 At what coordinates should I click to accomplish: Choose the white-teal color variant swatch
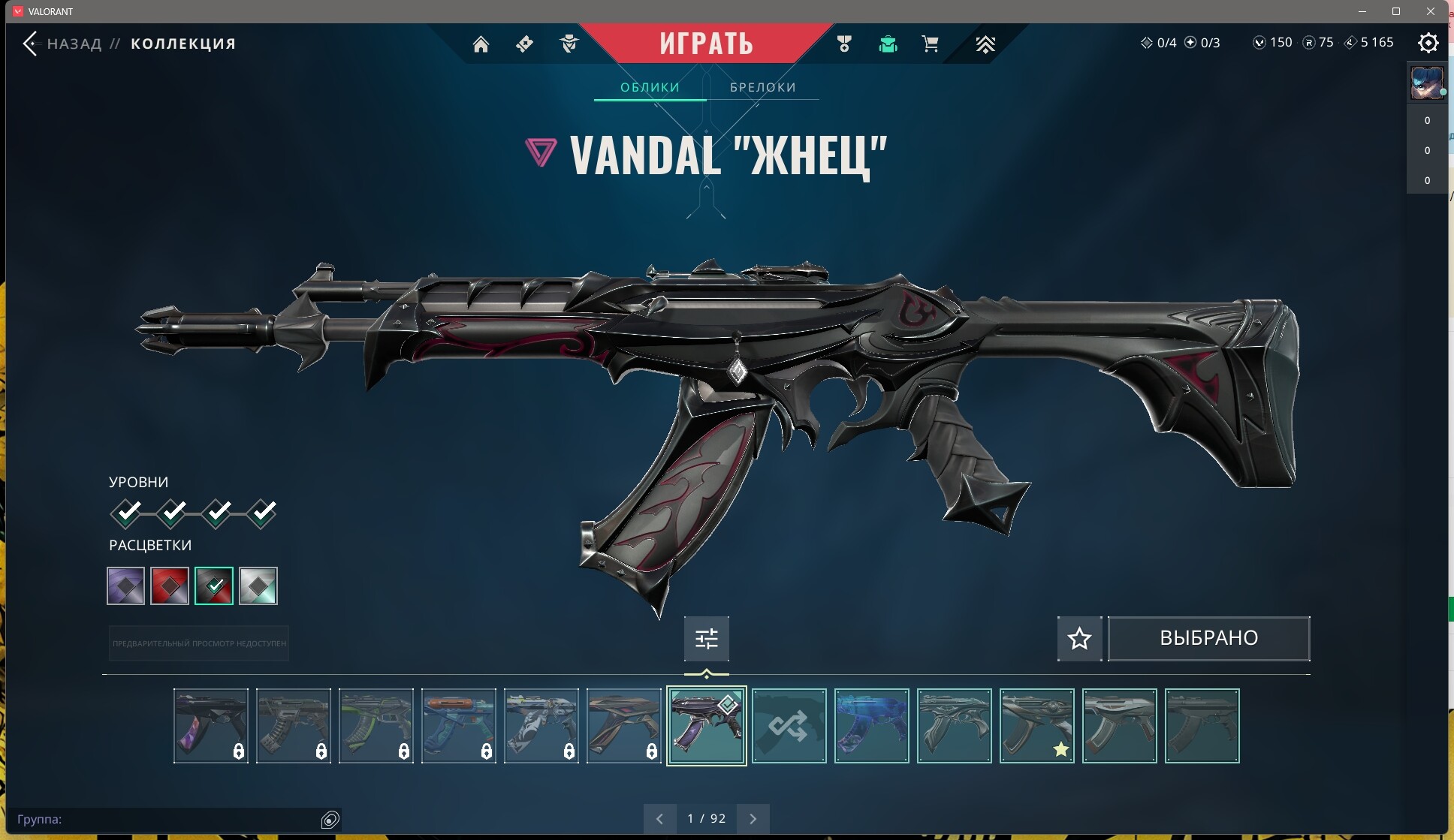pyautogui.click(x=258, y=586)
